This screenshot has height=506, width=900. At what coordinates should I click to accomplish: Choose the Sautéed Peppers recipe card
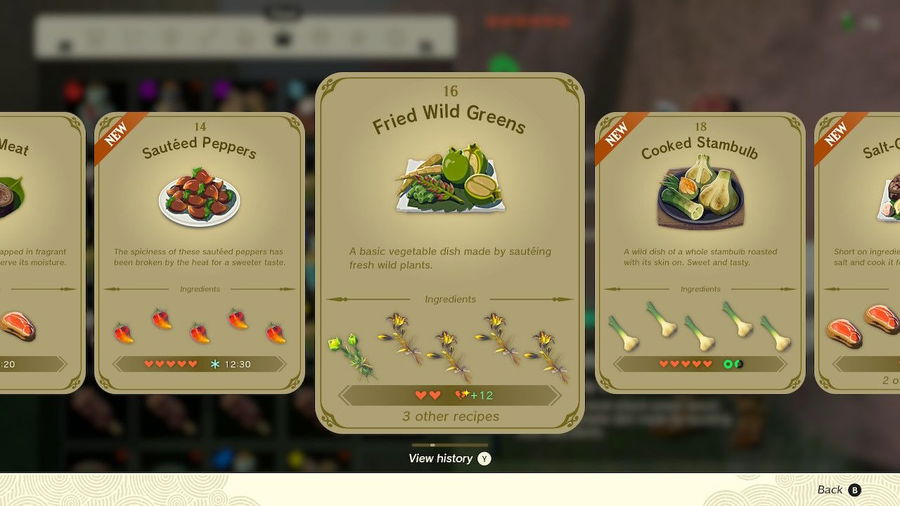(199, 250)
